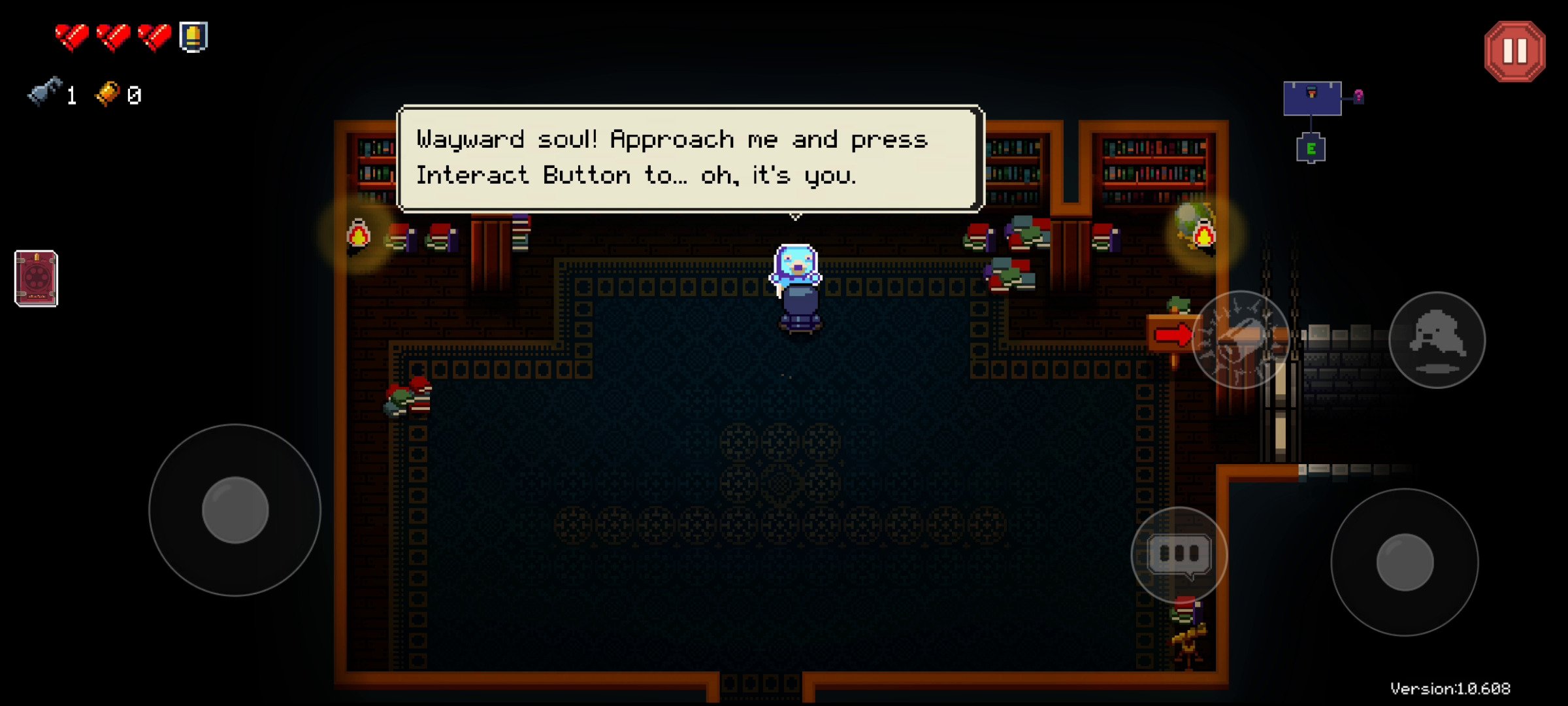This screenshot has width=1568, height=706.
Task: Pause the game with the red button
Action: point(1514,52)
